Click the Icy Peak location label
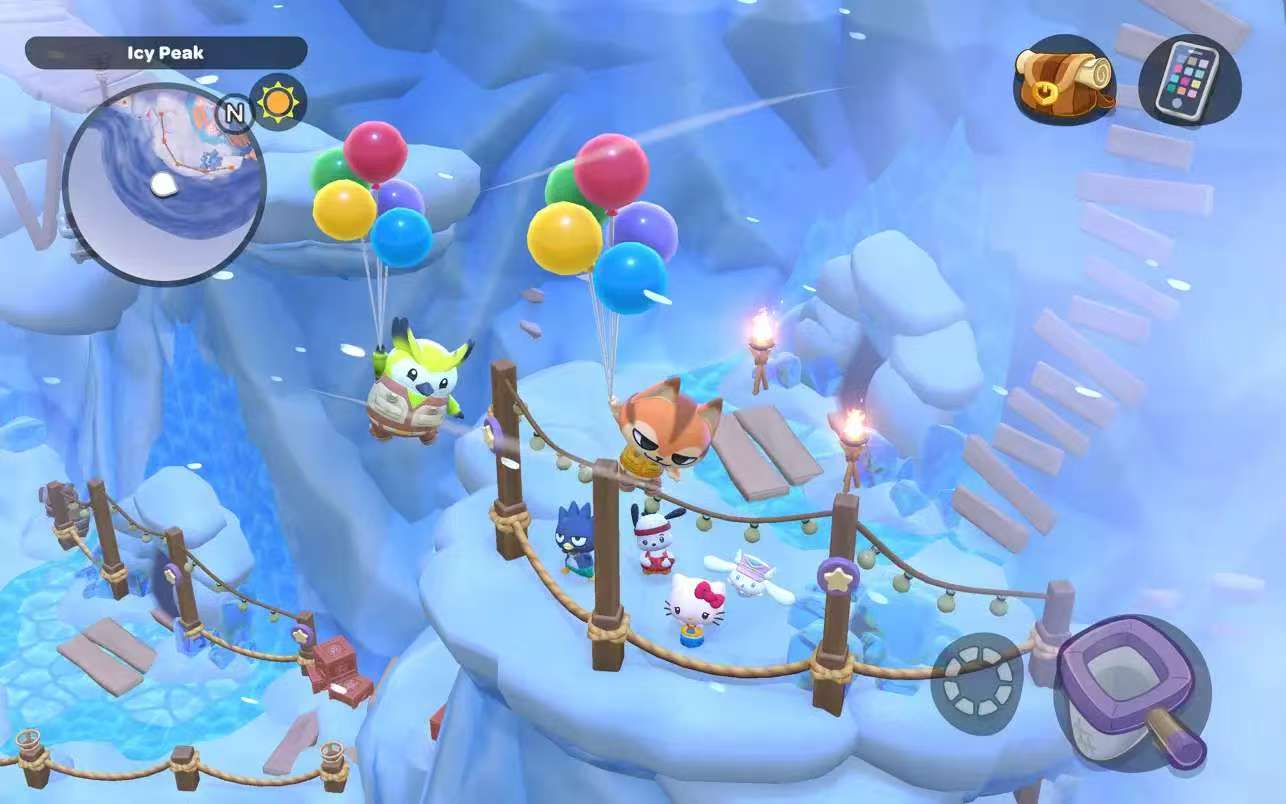Screen dimensions: 1286x804 [x=166, y=53]
